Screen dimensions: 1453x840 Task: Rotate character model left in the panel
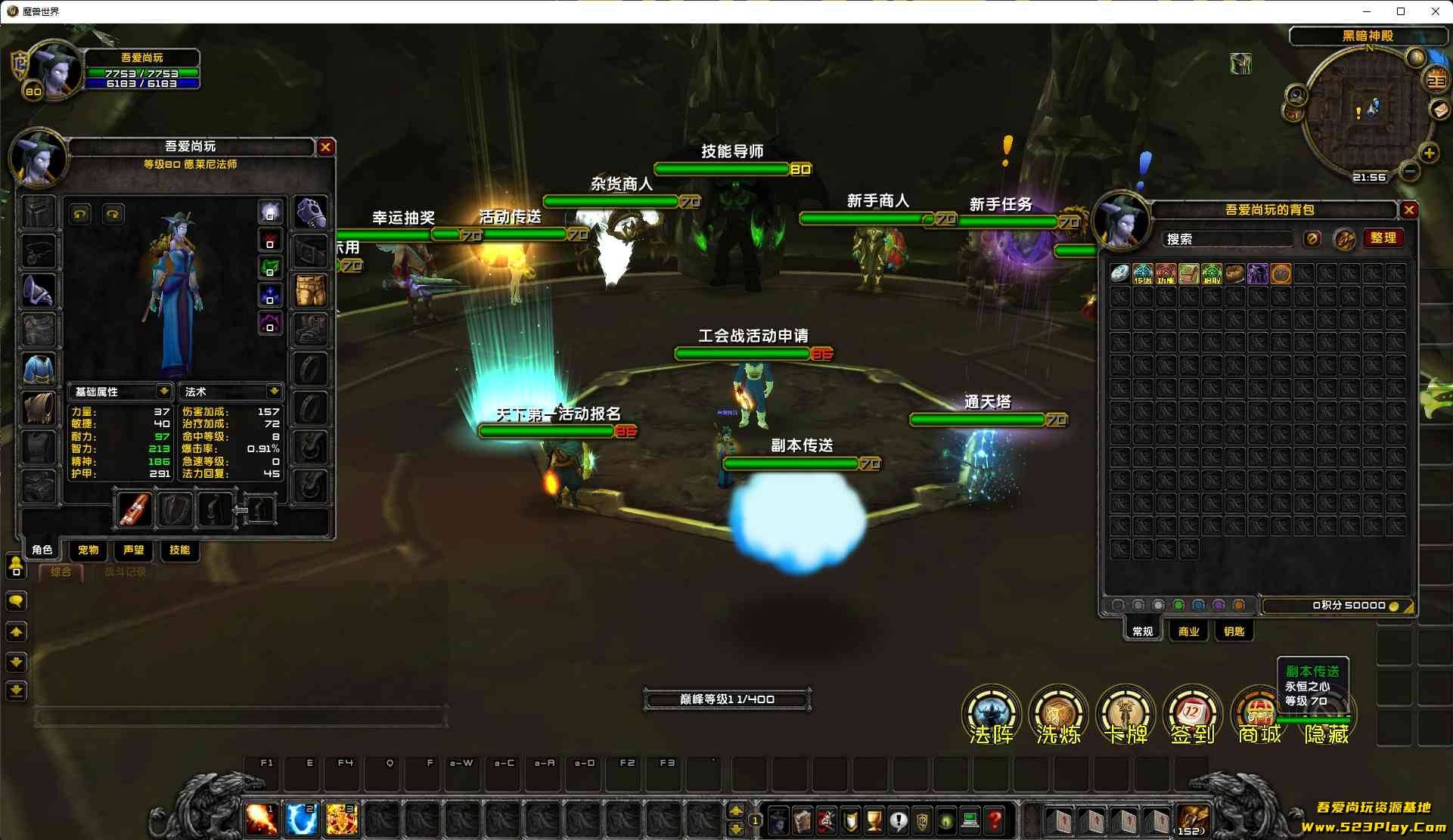click(x=80, y=214)
